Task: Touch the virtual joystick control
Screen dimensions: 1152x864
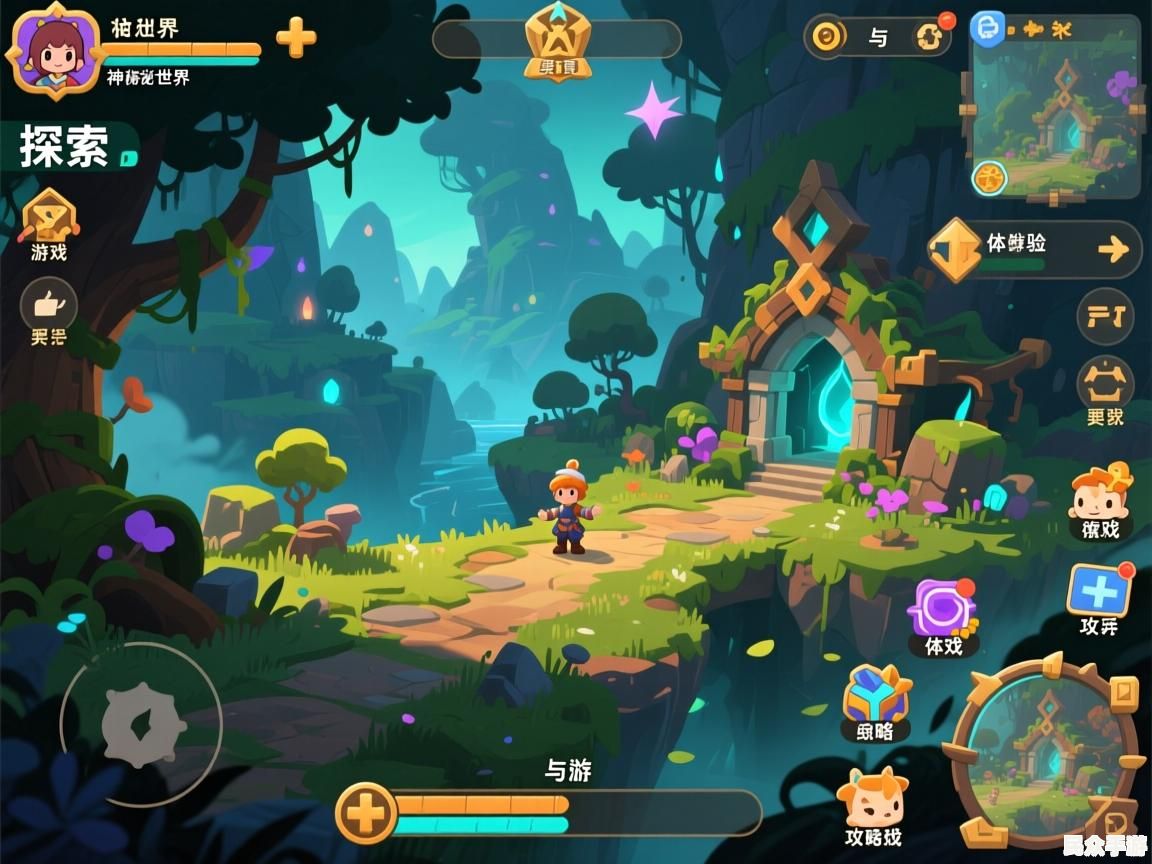Action: click(x=141, y=724)
